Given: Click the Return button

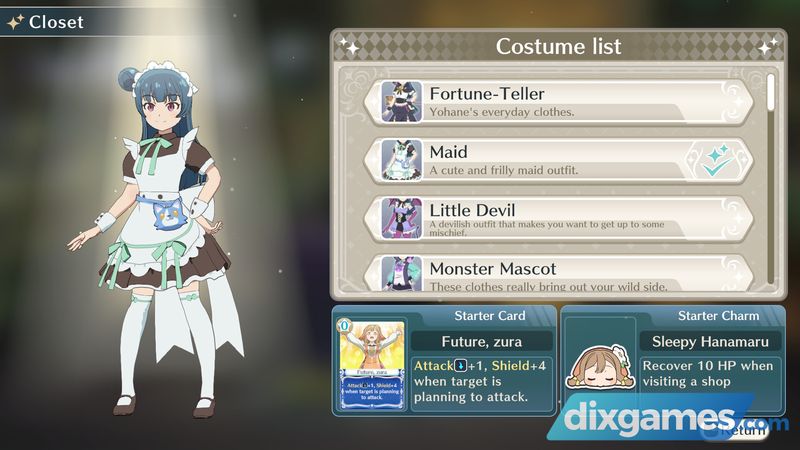Looking at the screenshot, I should (x=747, y=431).
